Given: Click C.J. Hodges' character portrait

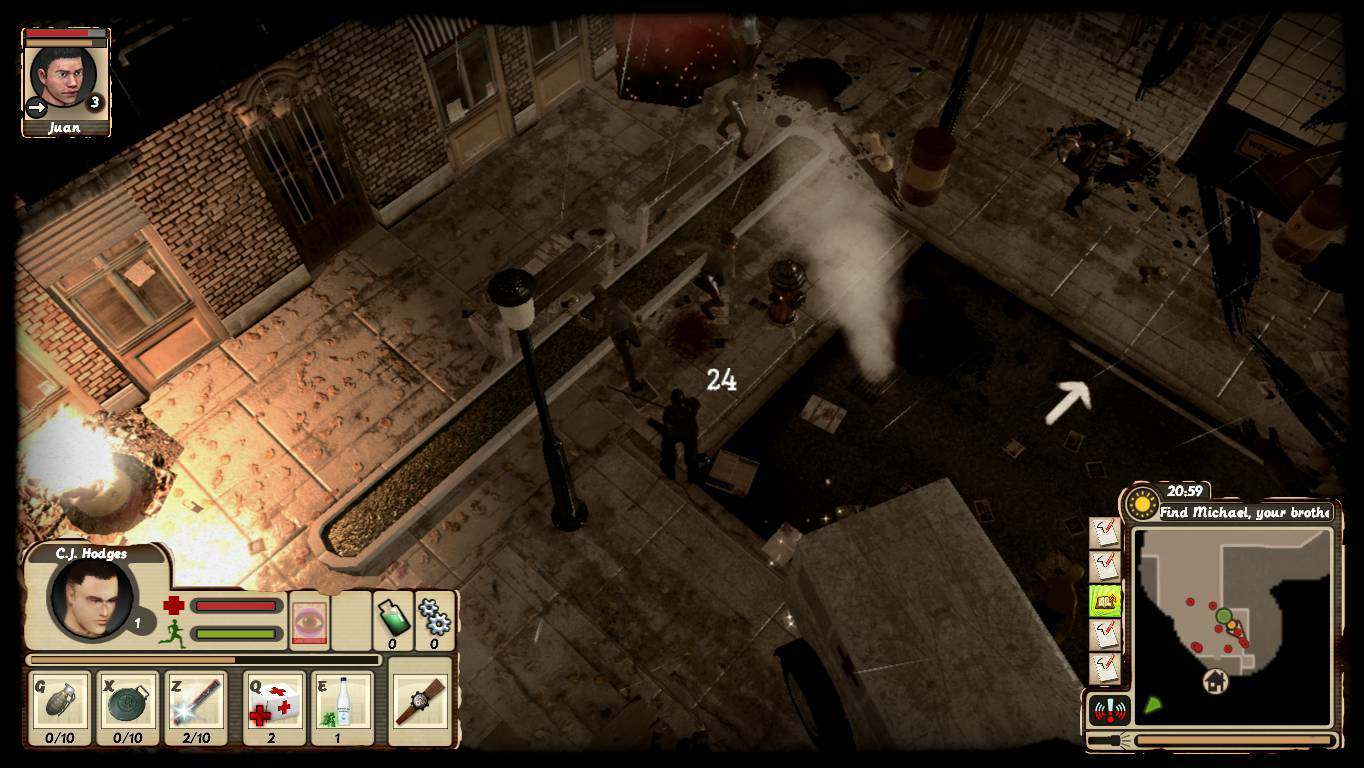Looking at the screenshot, I should pyautogui.click(x=90, y=599).
